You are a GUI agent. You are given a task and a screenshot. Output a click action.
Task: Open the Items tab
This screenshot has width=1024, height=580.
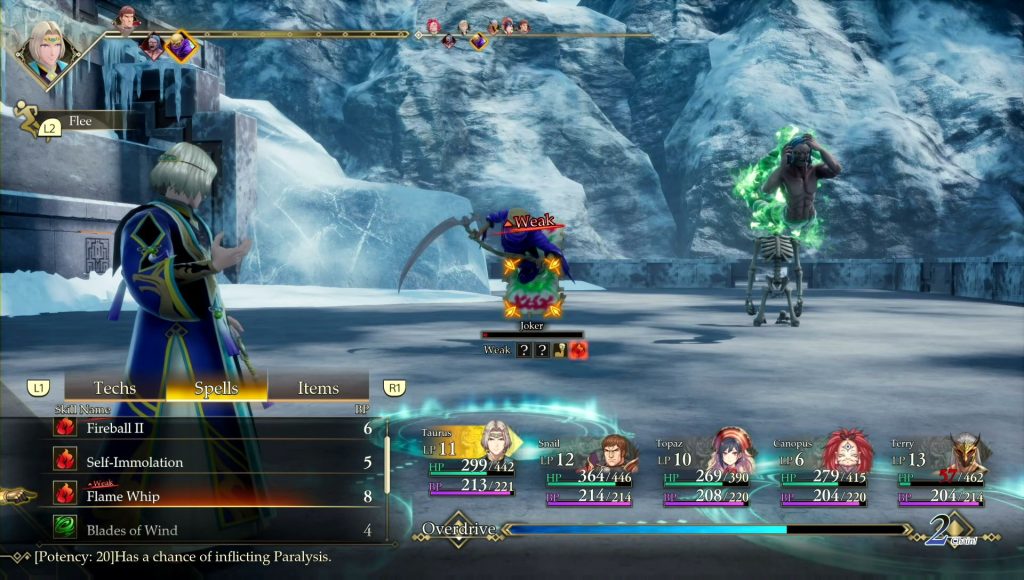318,388
